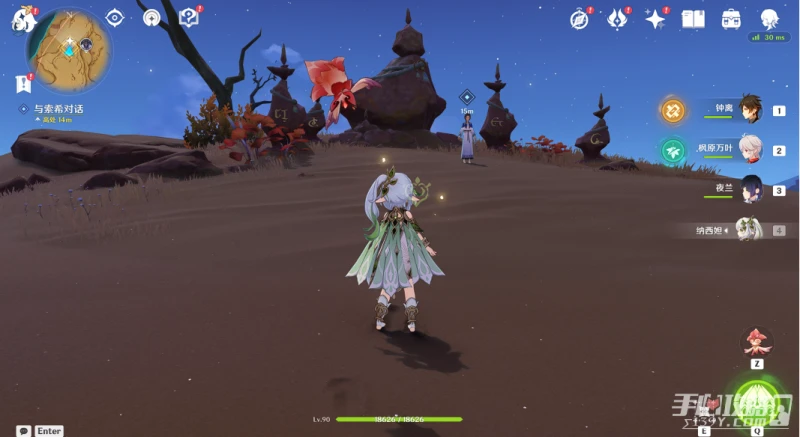This screenshot has width=800, height=437.
Task: Open the Paimon menu icon
Action: 20,18
